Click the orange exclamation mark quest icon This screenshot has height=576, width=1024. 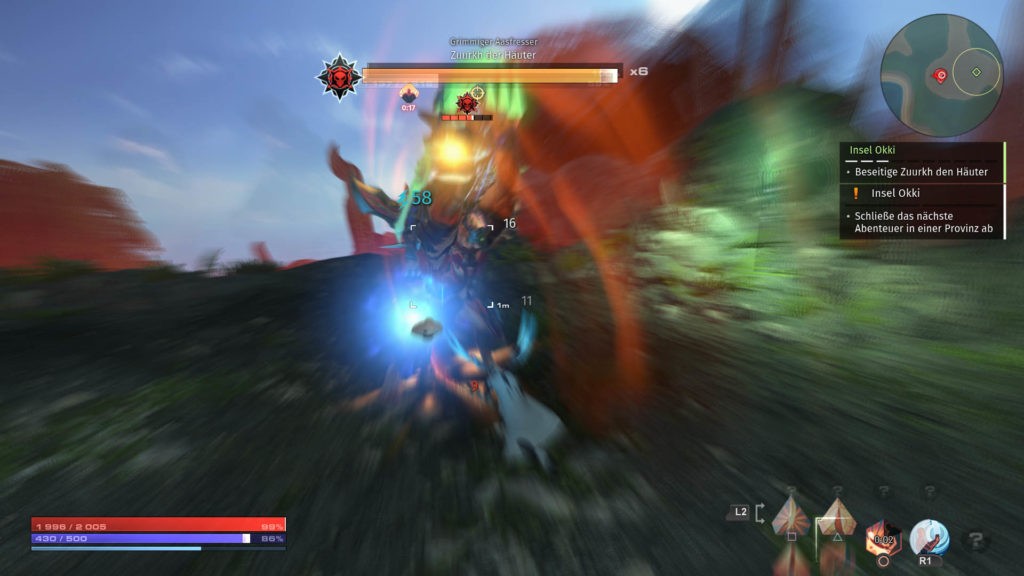tap(856, 193)
